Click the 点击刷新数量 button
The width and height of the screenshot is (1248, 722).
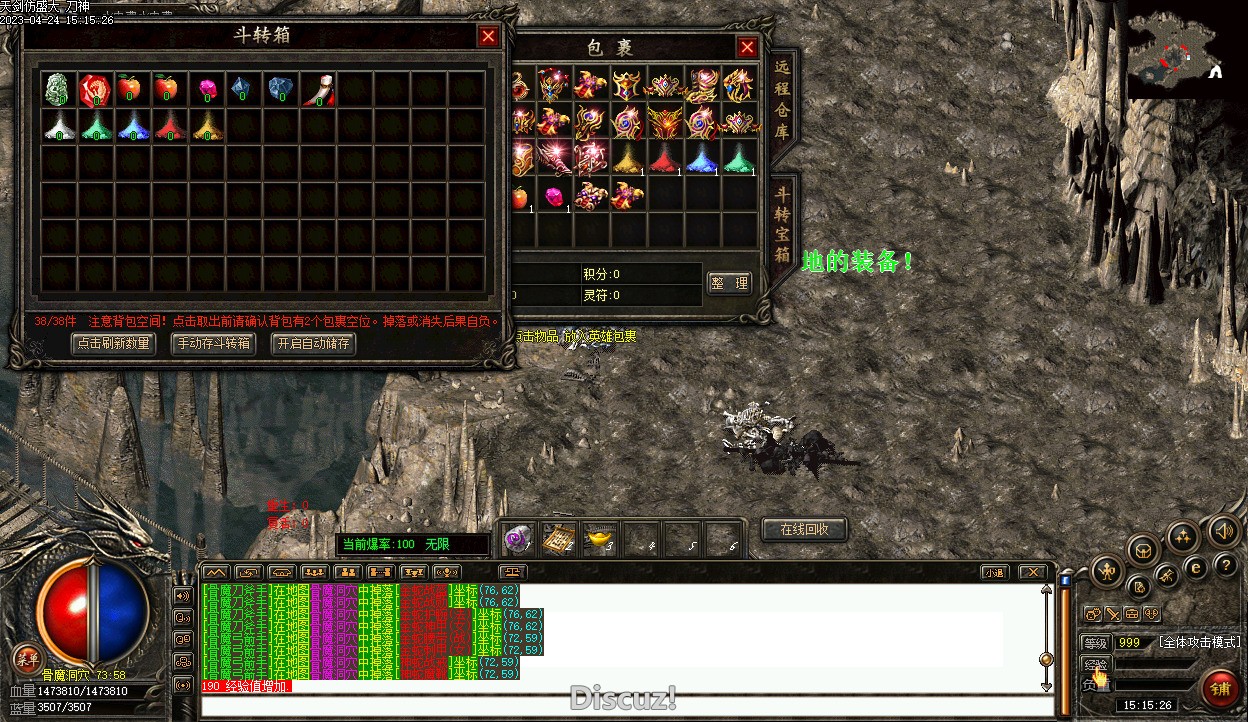(114, 343)
